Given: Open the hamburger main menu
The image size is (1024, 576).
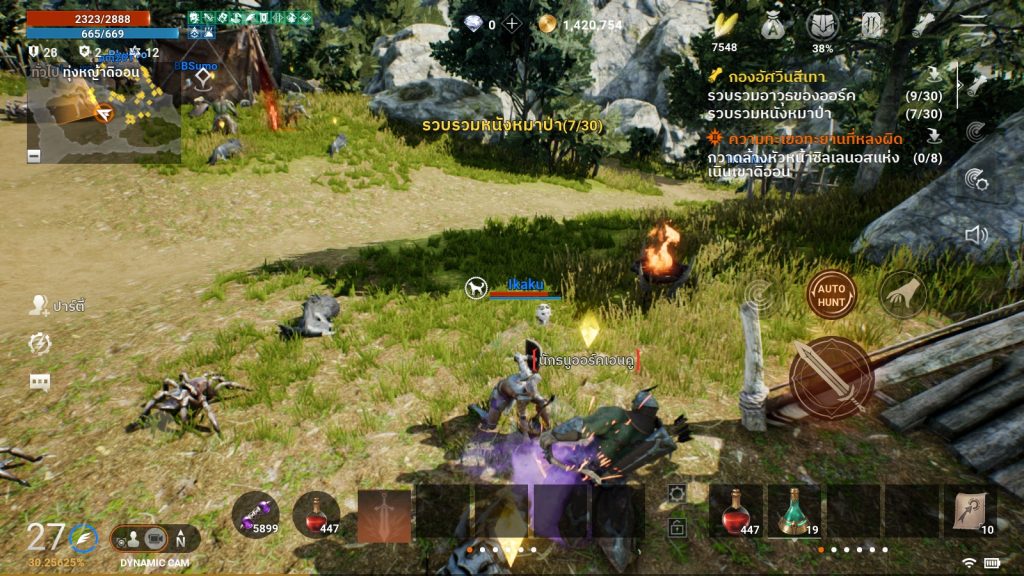Looking at the screenshot, I should pos(973,24).
